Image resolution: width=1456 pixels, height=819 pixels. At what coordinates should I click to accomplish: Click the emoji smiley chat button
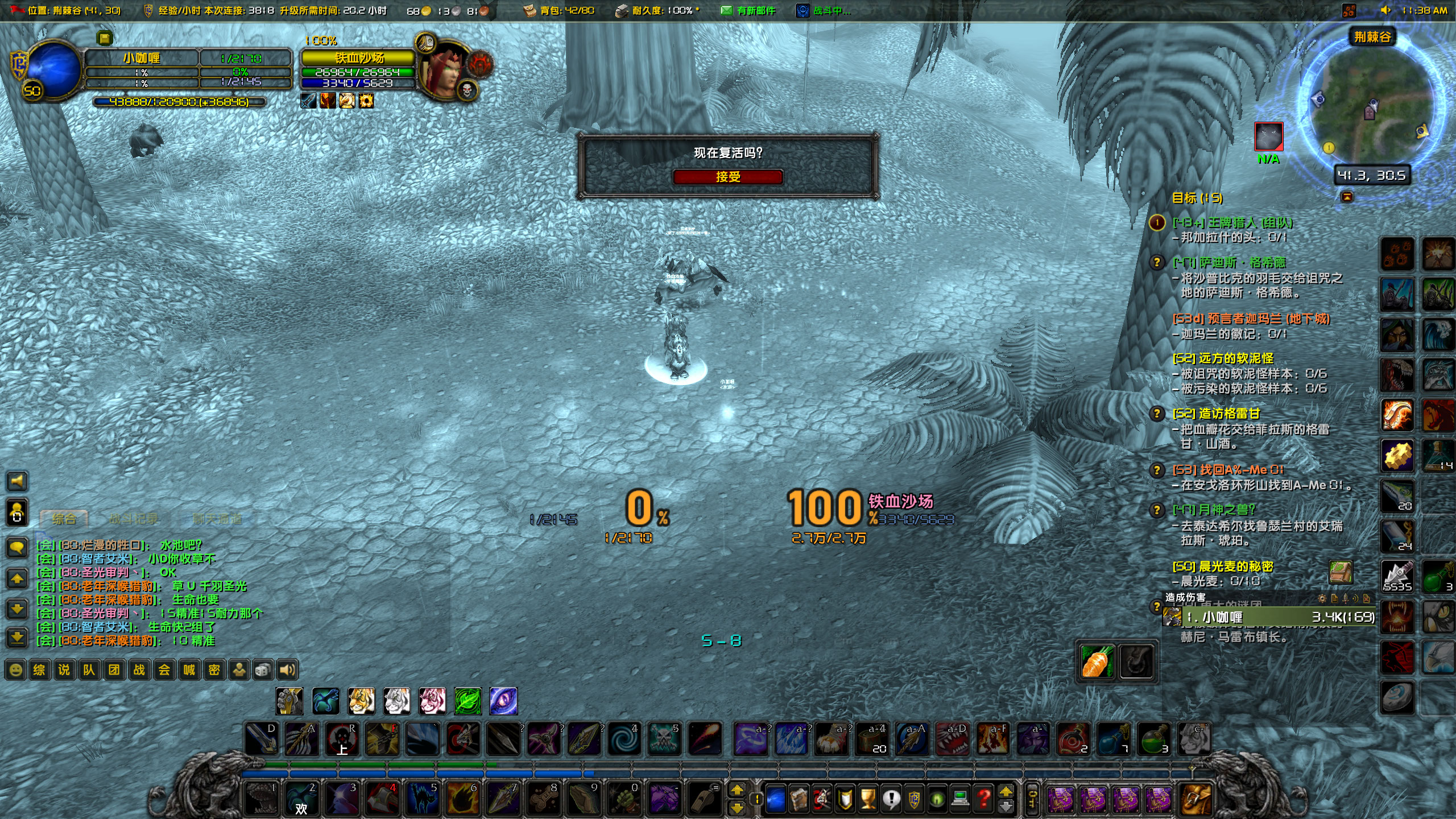16,670
